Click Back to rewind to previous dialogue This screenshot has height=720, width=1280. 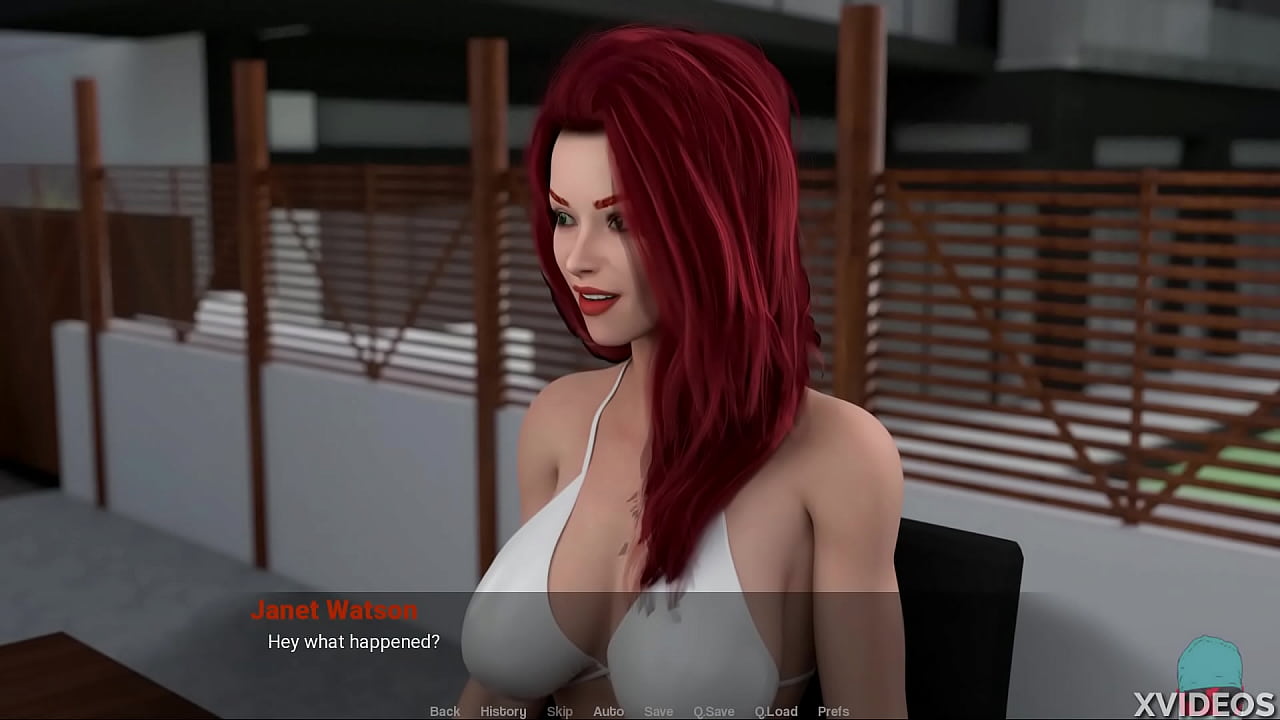[x=444, y=711]
